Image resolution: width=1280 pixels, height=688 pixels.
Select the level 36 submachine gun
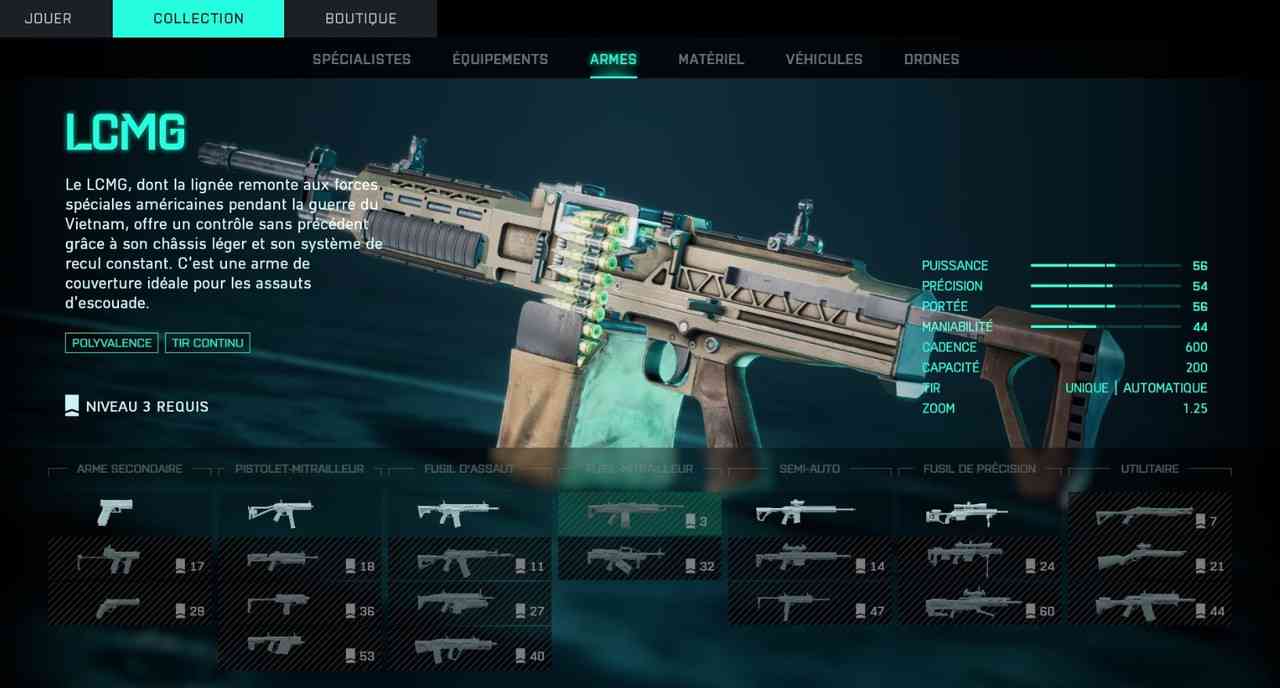tap(300, 605)
